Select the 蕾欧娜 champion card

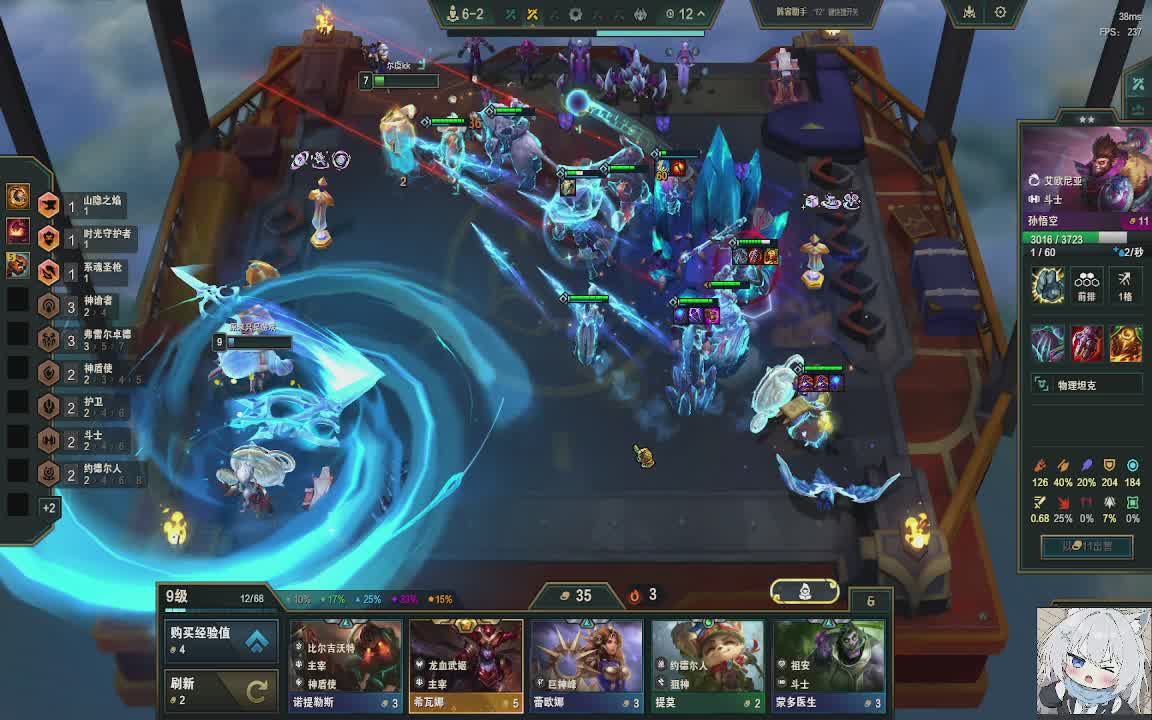[587, 664]
